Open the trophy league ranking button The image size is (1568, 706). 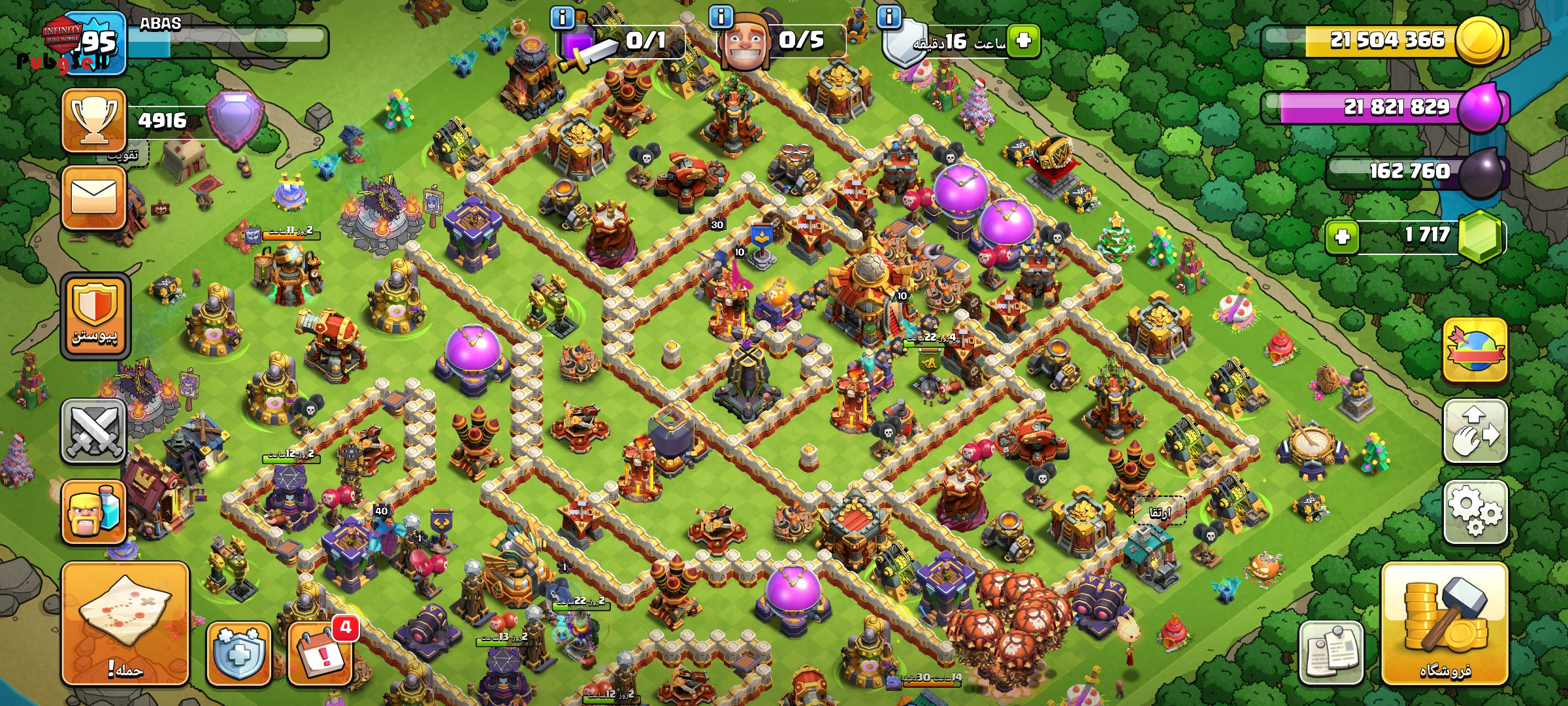94,120
